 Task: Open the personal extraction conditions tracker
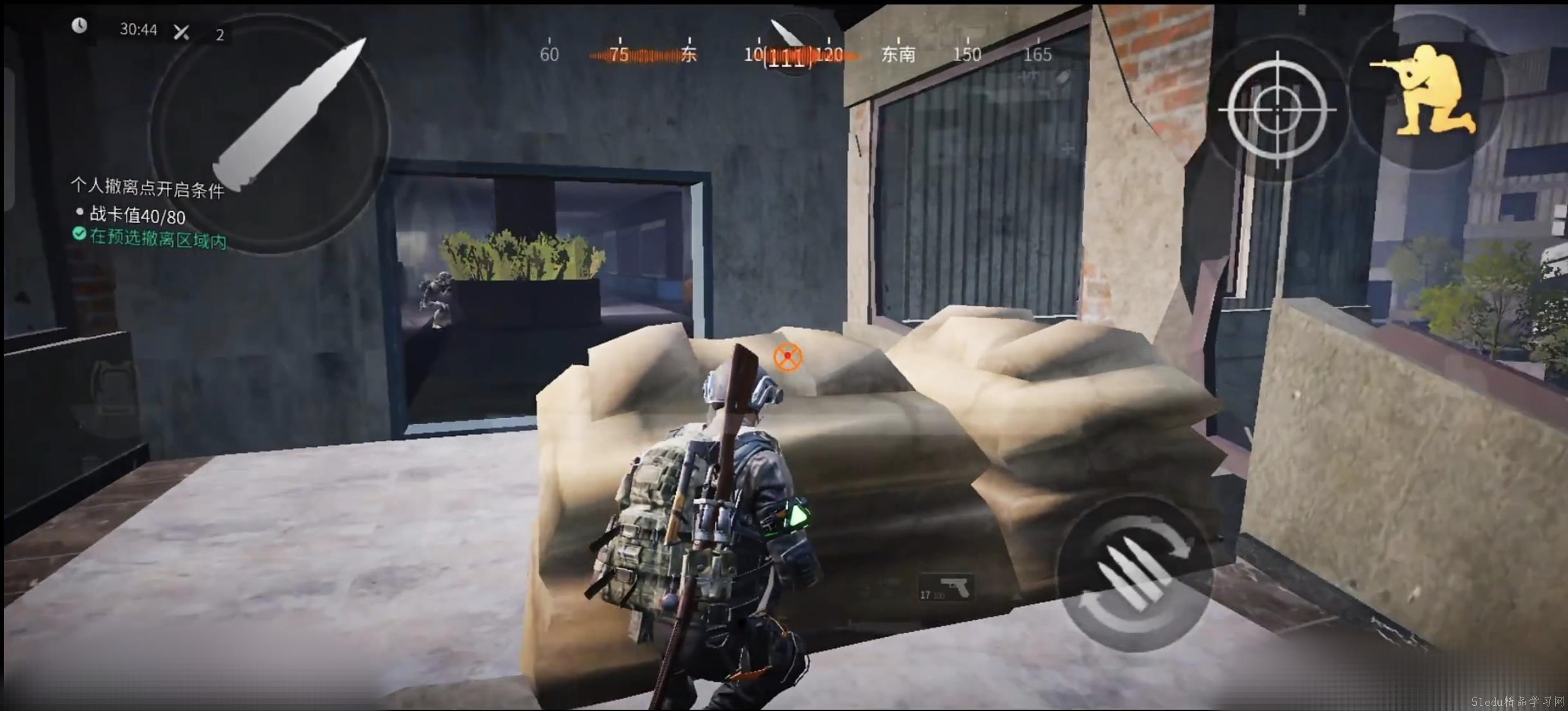pyautogui.click(x=148, y=188)
